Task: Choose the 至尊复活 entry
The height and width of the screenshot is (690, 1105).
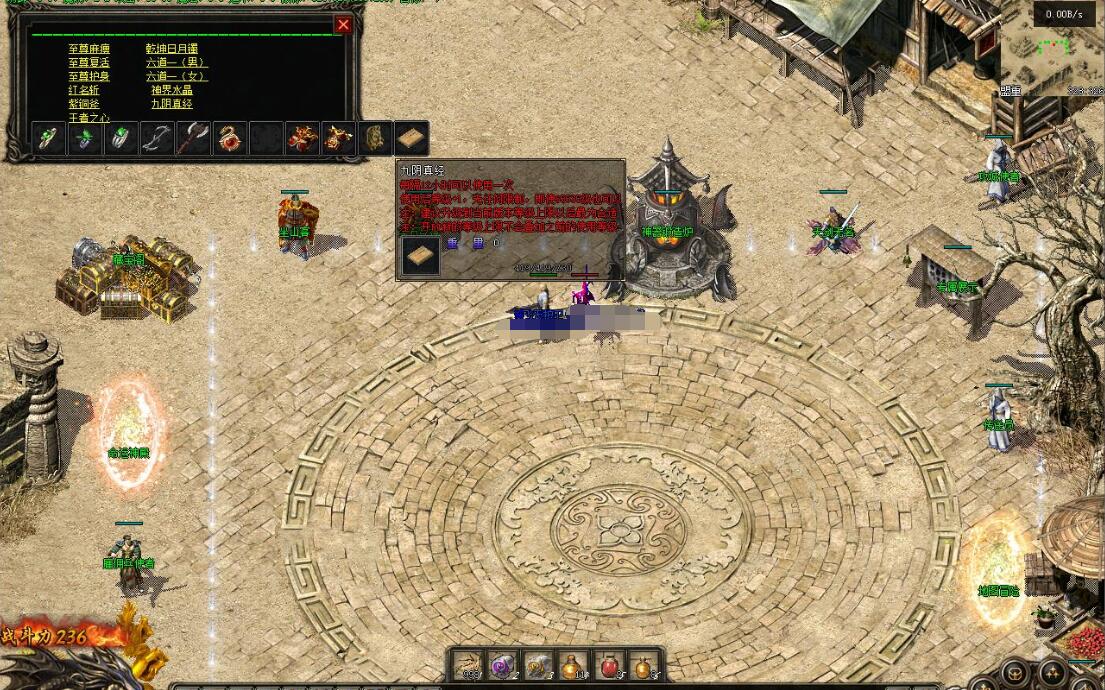Action: point(89,63)
